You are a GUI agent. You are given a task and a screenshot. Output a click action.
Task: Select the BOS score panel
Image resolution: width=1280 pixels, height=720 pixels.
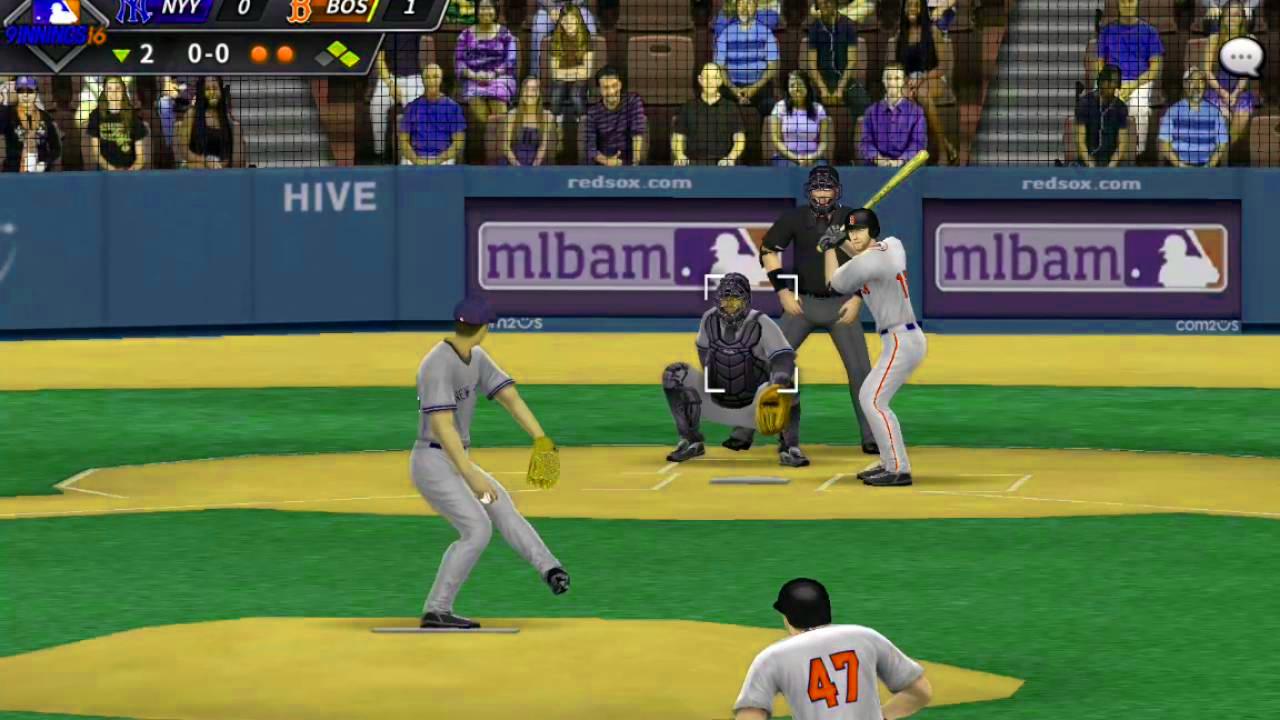click(350, 13)
